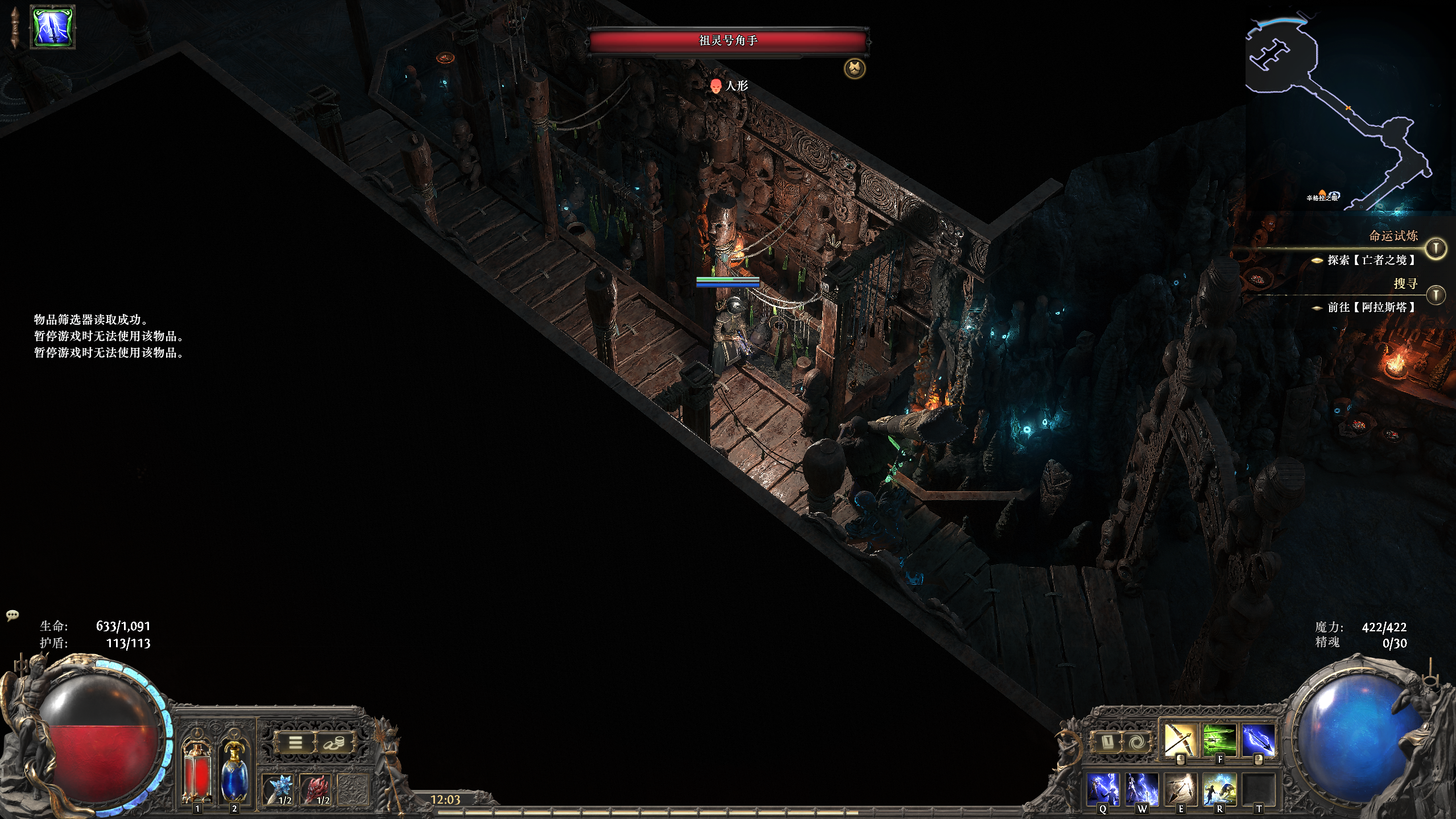The image size is (1456, 819).
Task: Select the 前往【阿拉斯塔】 quest objective
Action: [1371, 307]
